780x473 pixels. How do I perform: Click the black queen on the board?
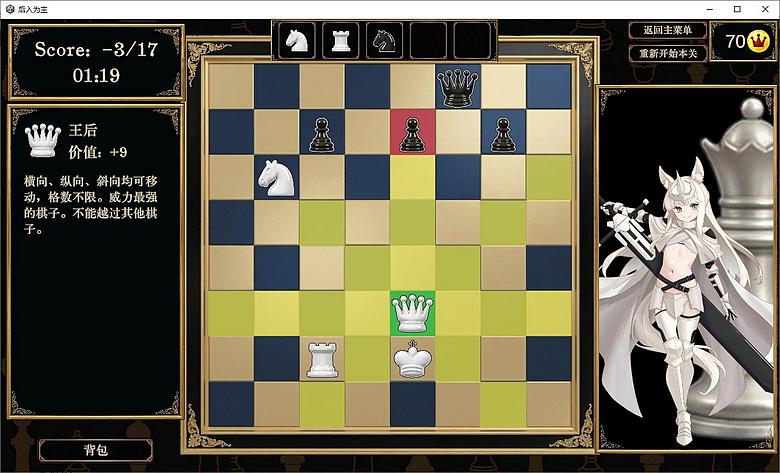457,87
